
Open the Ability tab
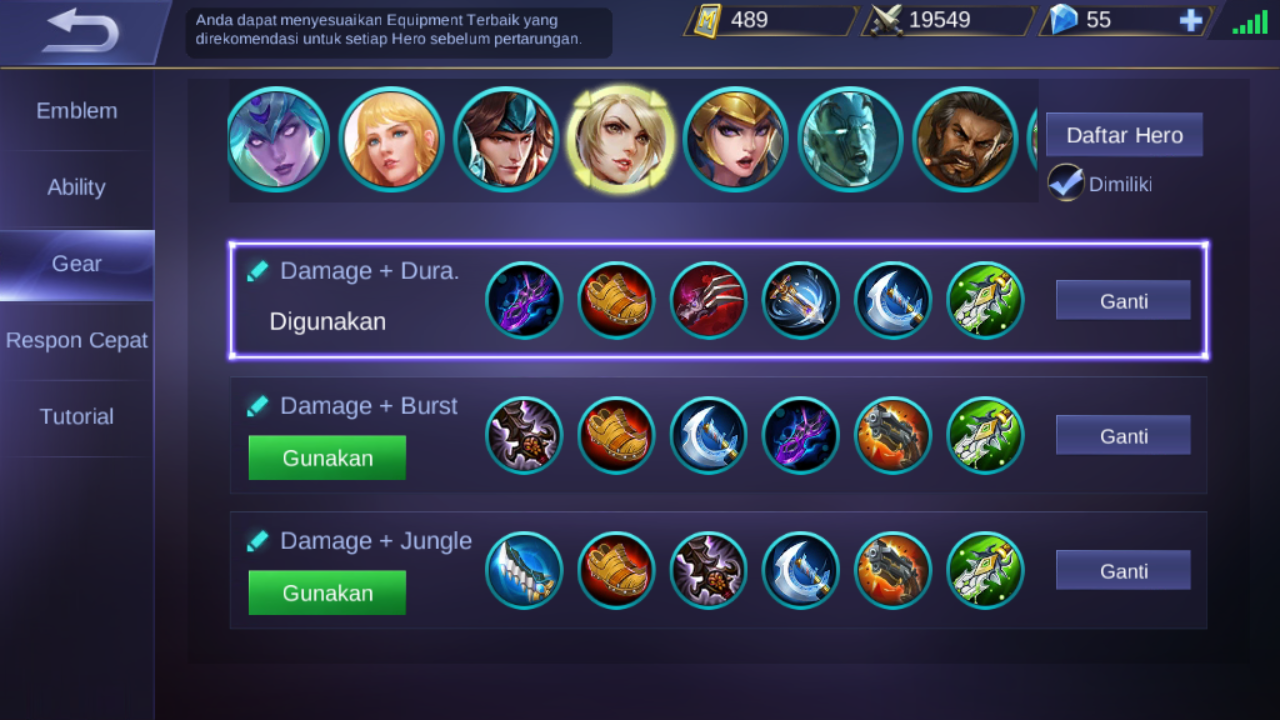point(77,187)
